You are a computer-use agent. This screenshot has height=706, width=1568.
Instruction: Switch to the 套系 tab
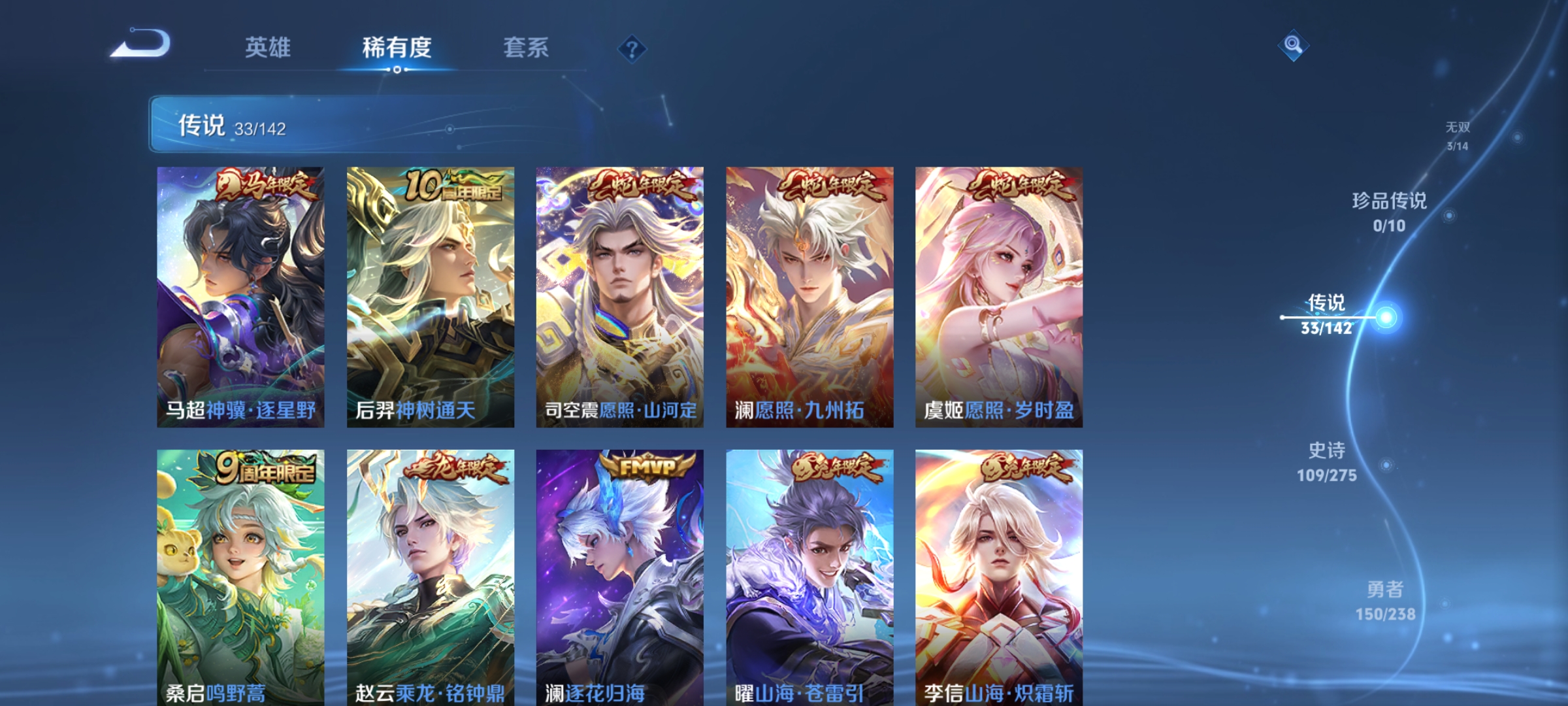525,48
